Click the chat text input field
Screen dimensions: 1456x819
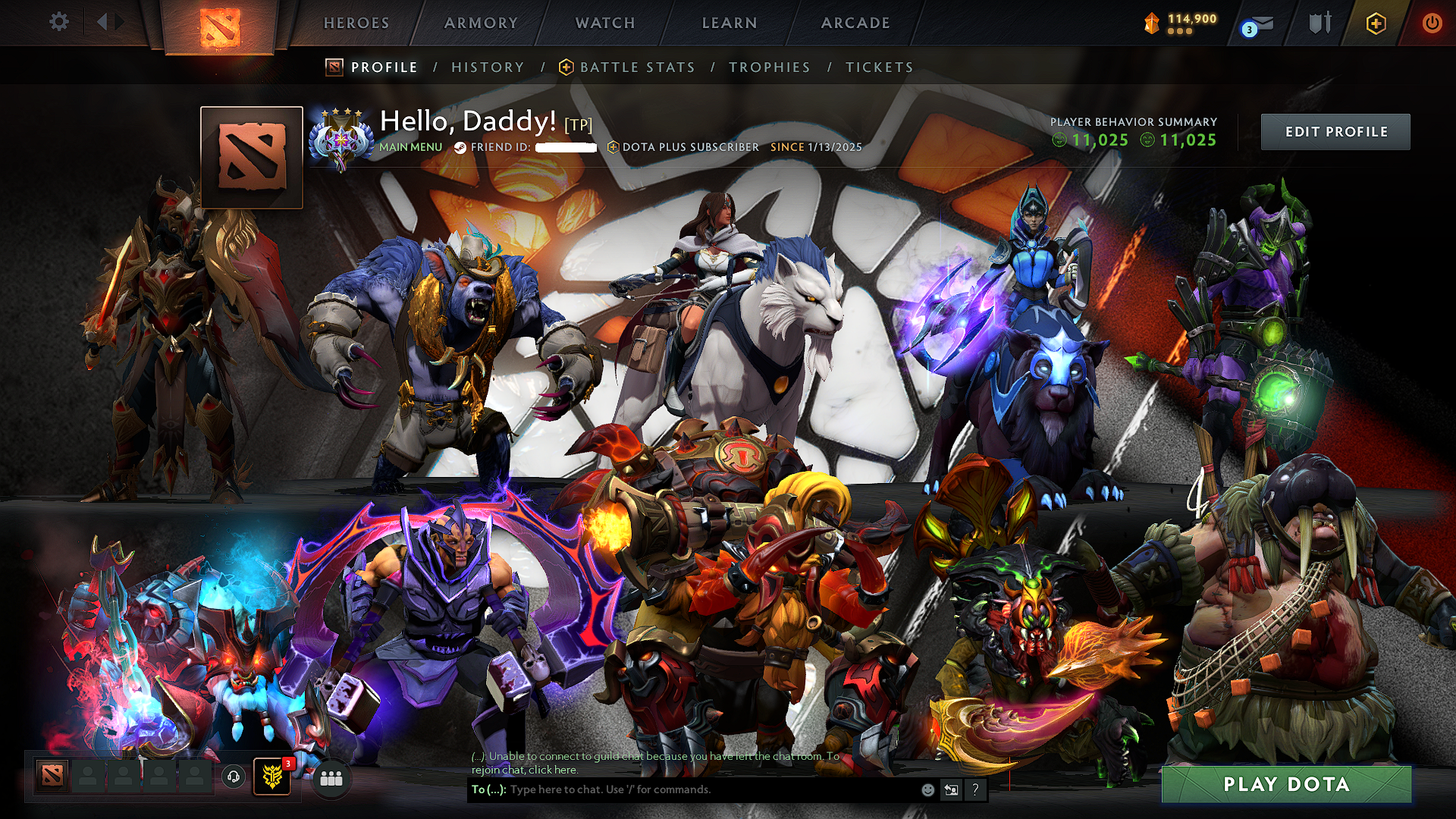tap(682, 789)
